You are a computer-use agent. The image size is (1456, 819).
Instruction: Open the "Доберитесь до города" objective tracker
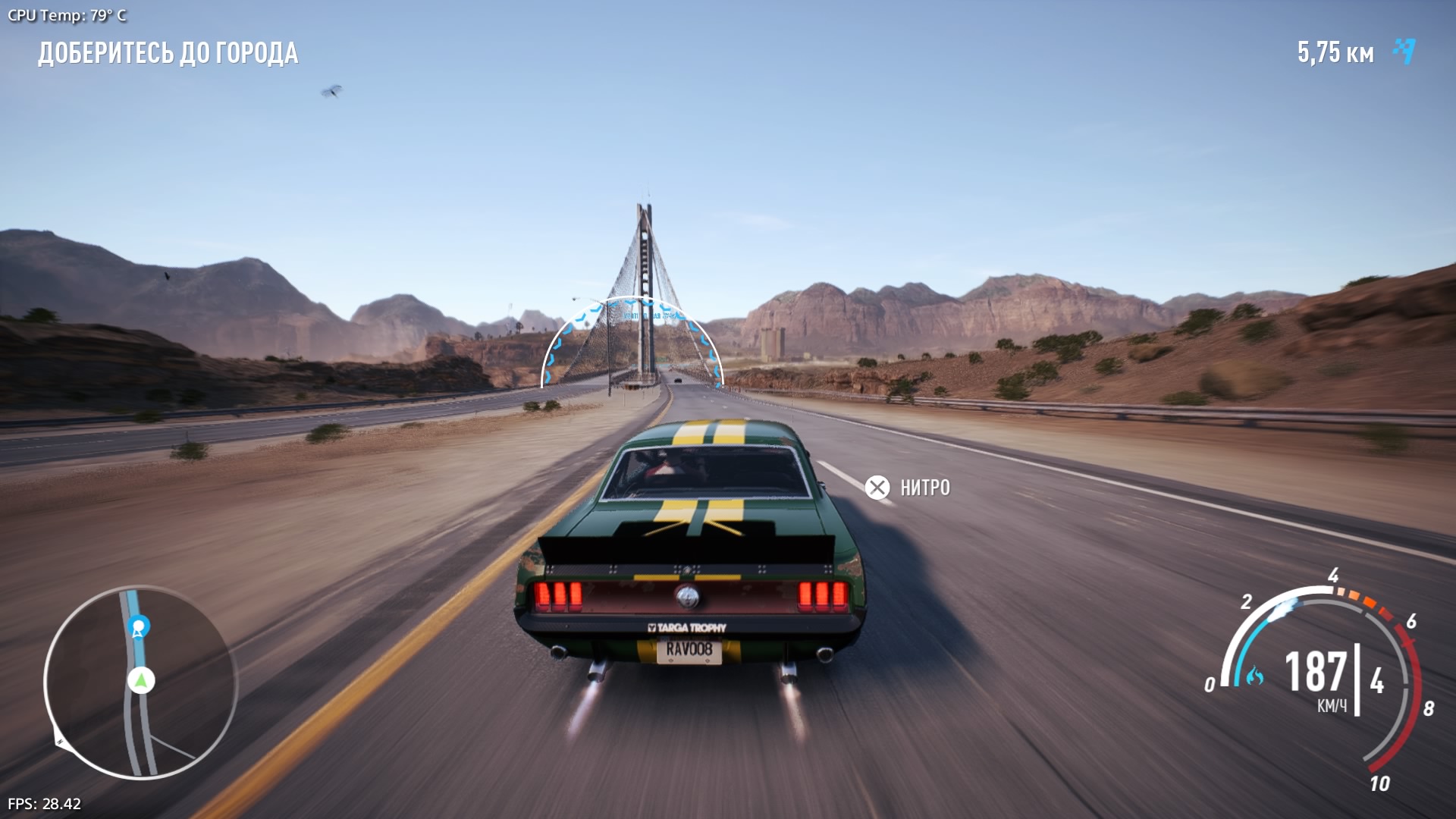click(x=168, y=53)
